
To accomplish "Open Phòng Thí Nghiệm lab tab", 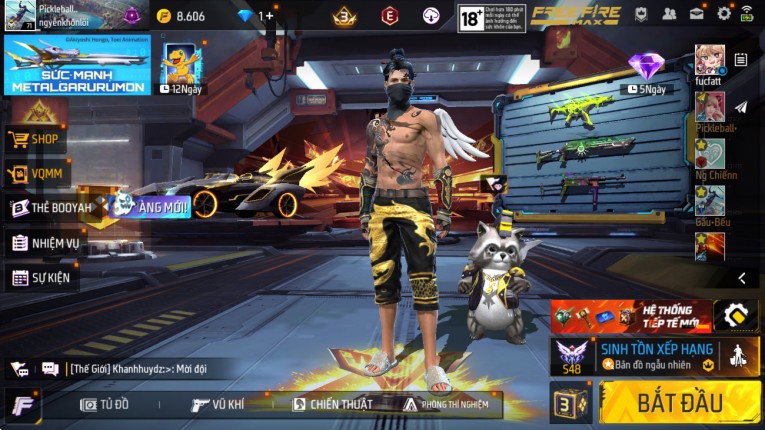I will click(x=446, y=404).
